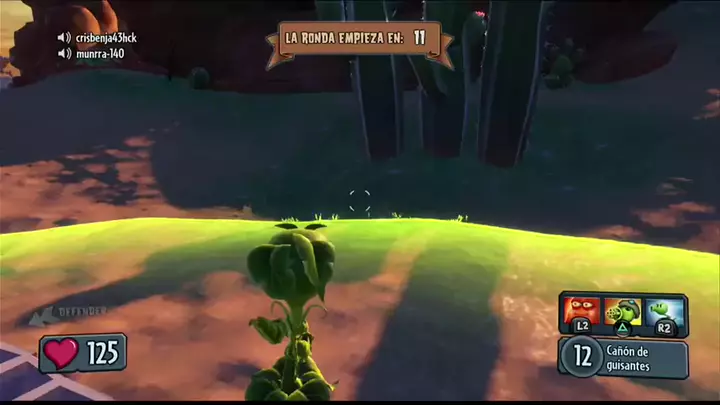
Task: Click crisbenja43hck in the voice chat list
Action: 104,38
